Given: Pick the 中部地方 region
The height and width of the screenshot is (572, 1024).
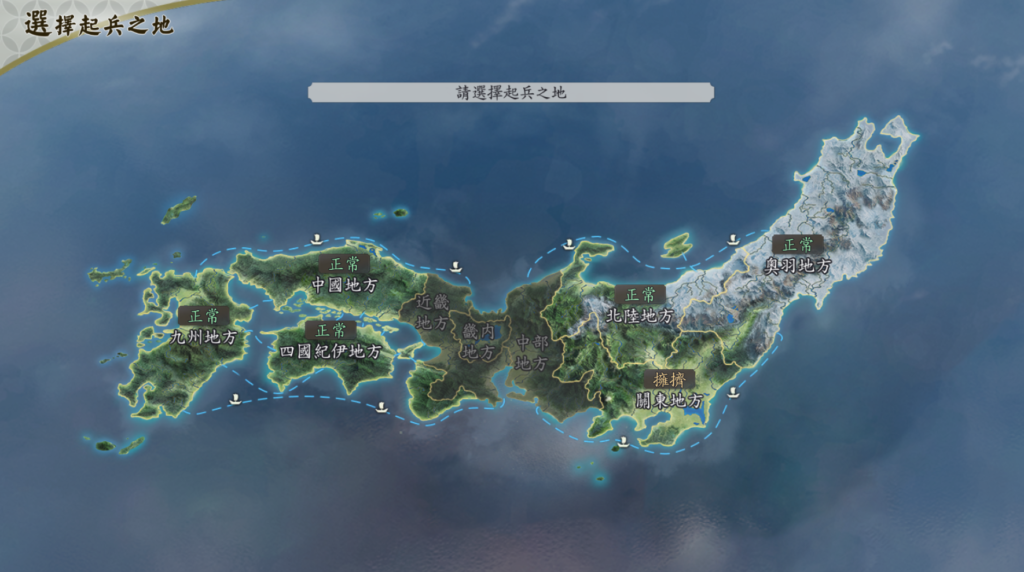Looking at the screenshot, I should click(x=531, y=352).
